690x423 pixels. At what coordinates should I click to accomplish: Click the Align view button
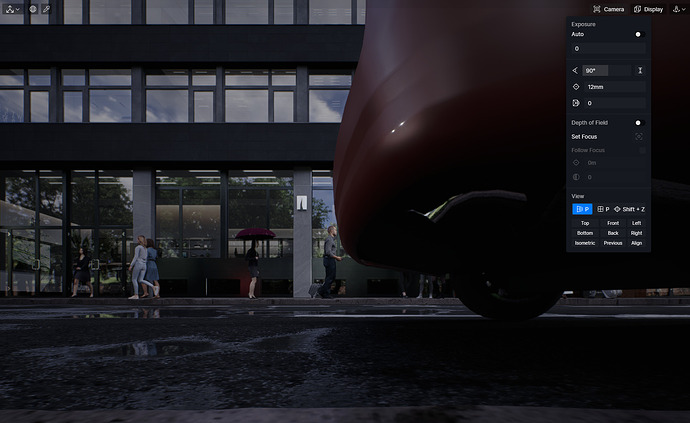[x=636, y=243]
